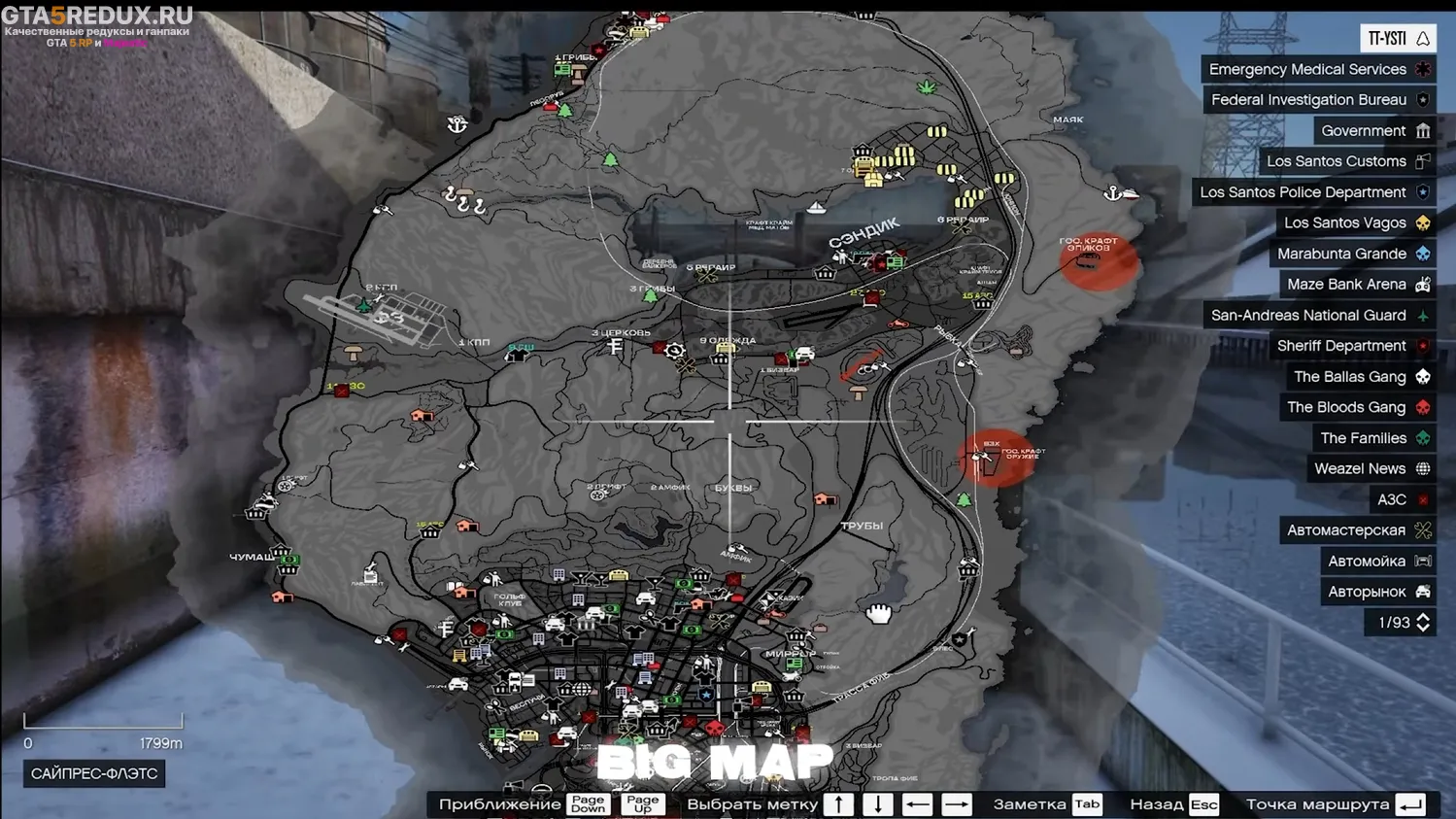The height and width of the screenshot is (819, 1456).
Task: Choose Maze Bank Arena legend entry
Action: coord(1356,285)
